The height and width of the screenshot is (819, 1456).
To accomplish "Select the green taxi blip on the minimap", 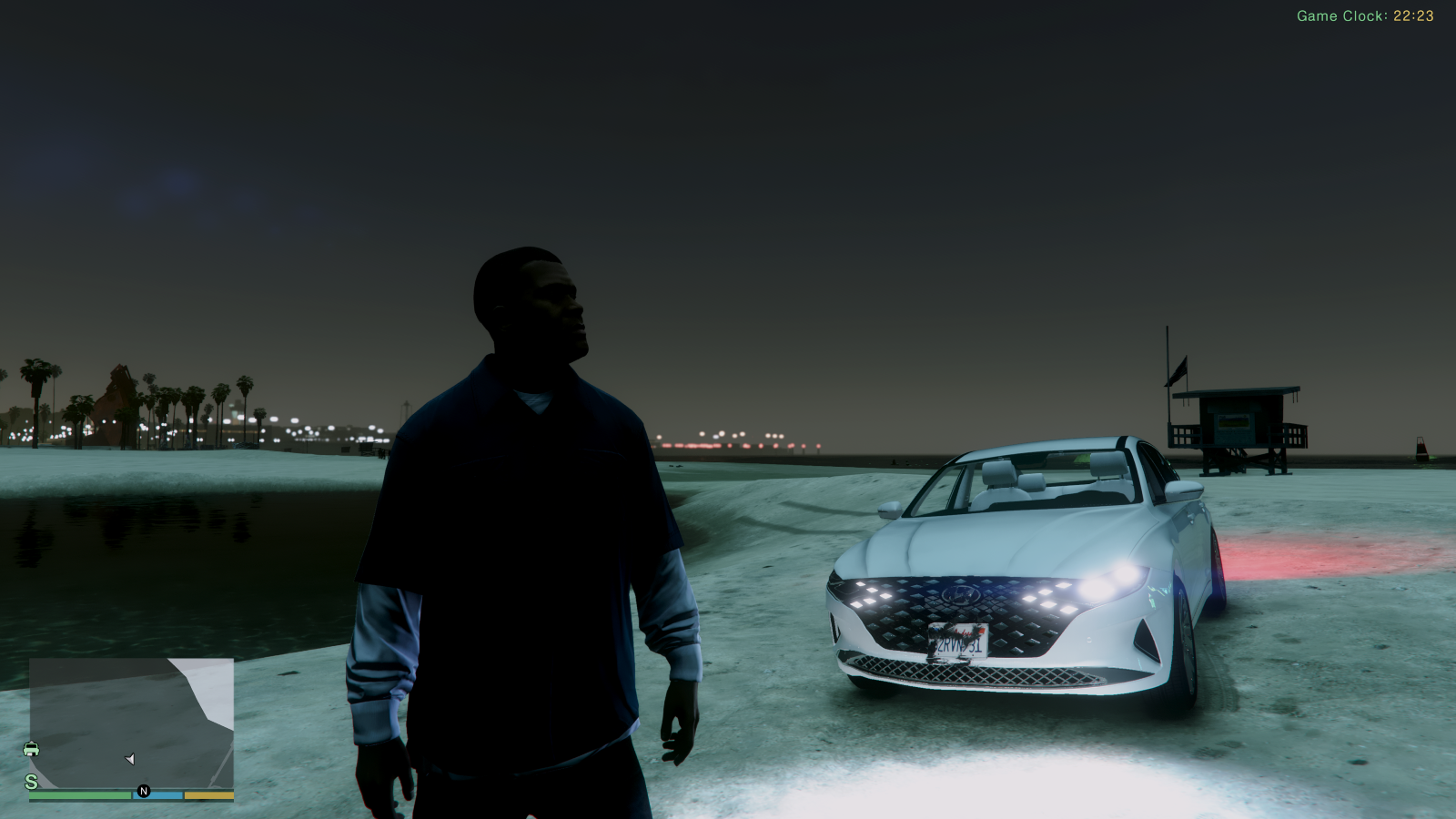I will click(31, 749).
